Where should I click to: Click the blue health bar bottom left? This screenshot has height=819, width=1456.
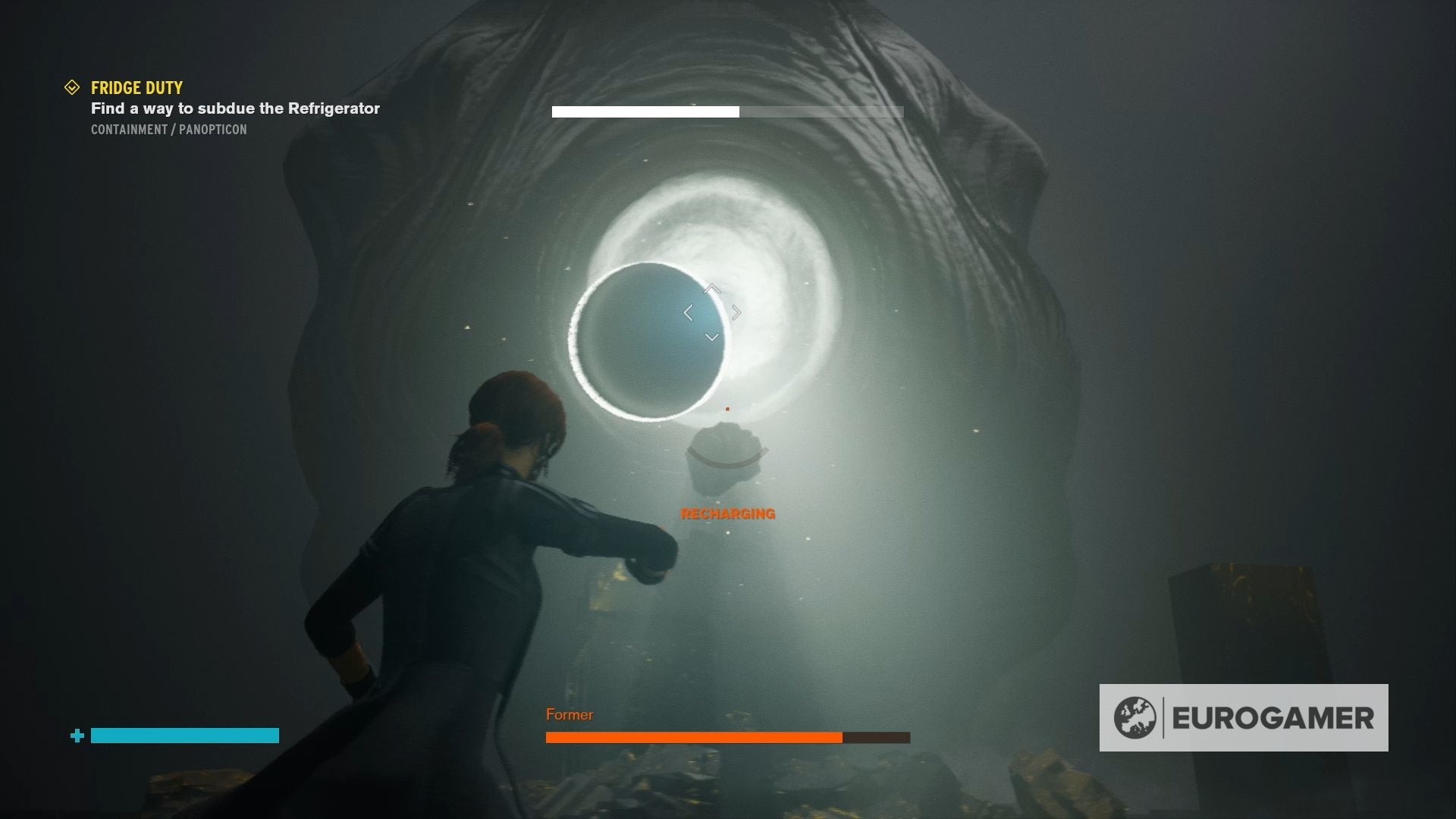(x=184, y=735)
